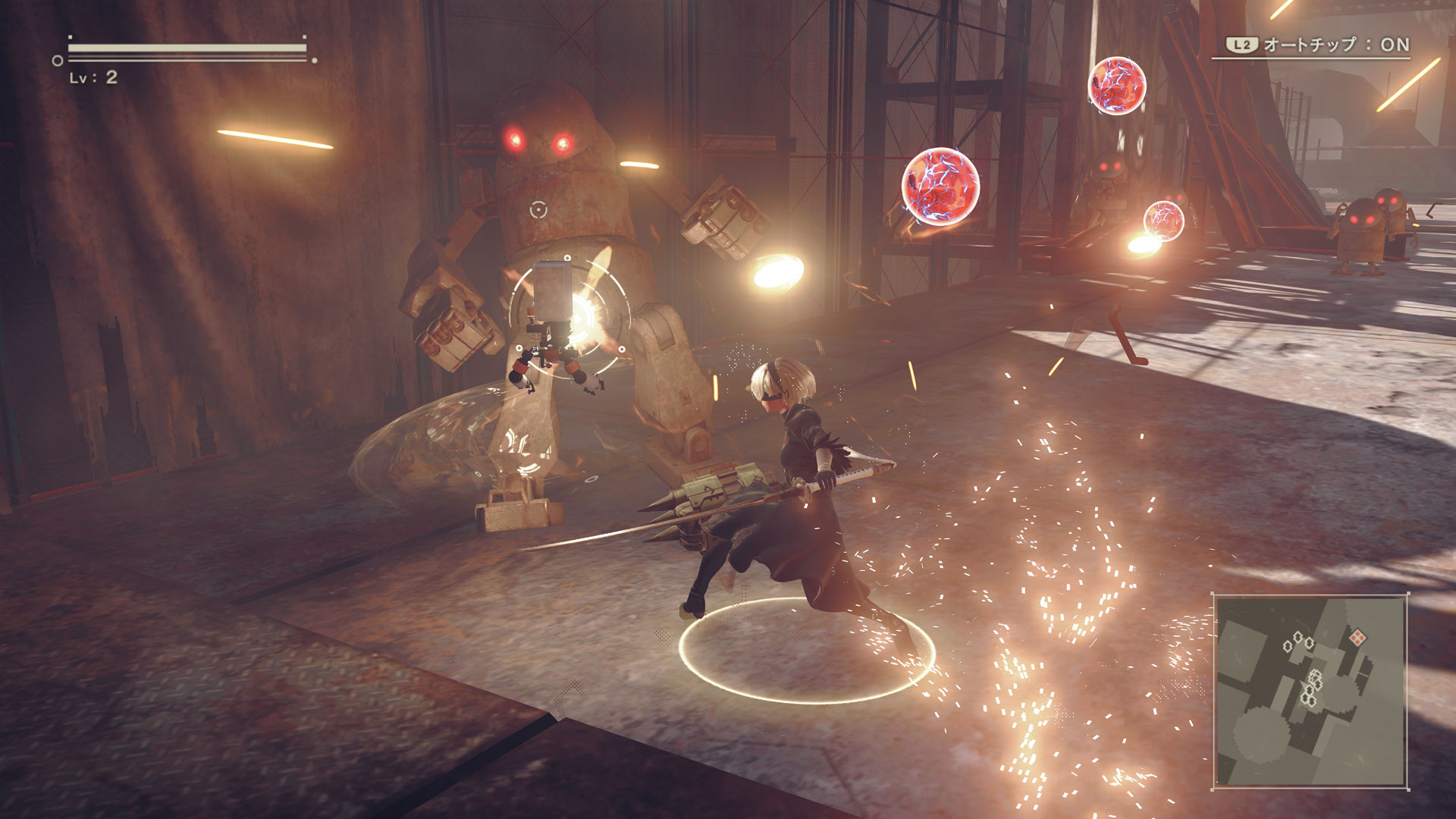The height and width of the screenshot is (819, 1456).
Task: Click the cluster of enemy markers on the minimap
Action: (x=1313, y=686)
